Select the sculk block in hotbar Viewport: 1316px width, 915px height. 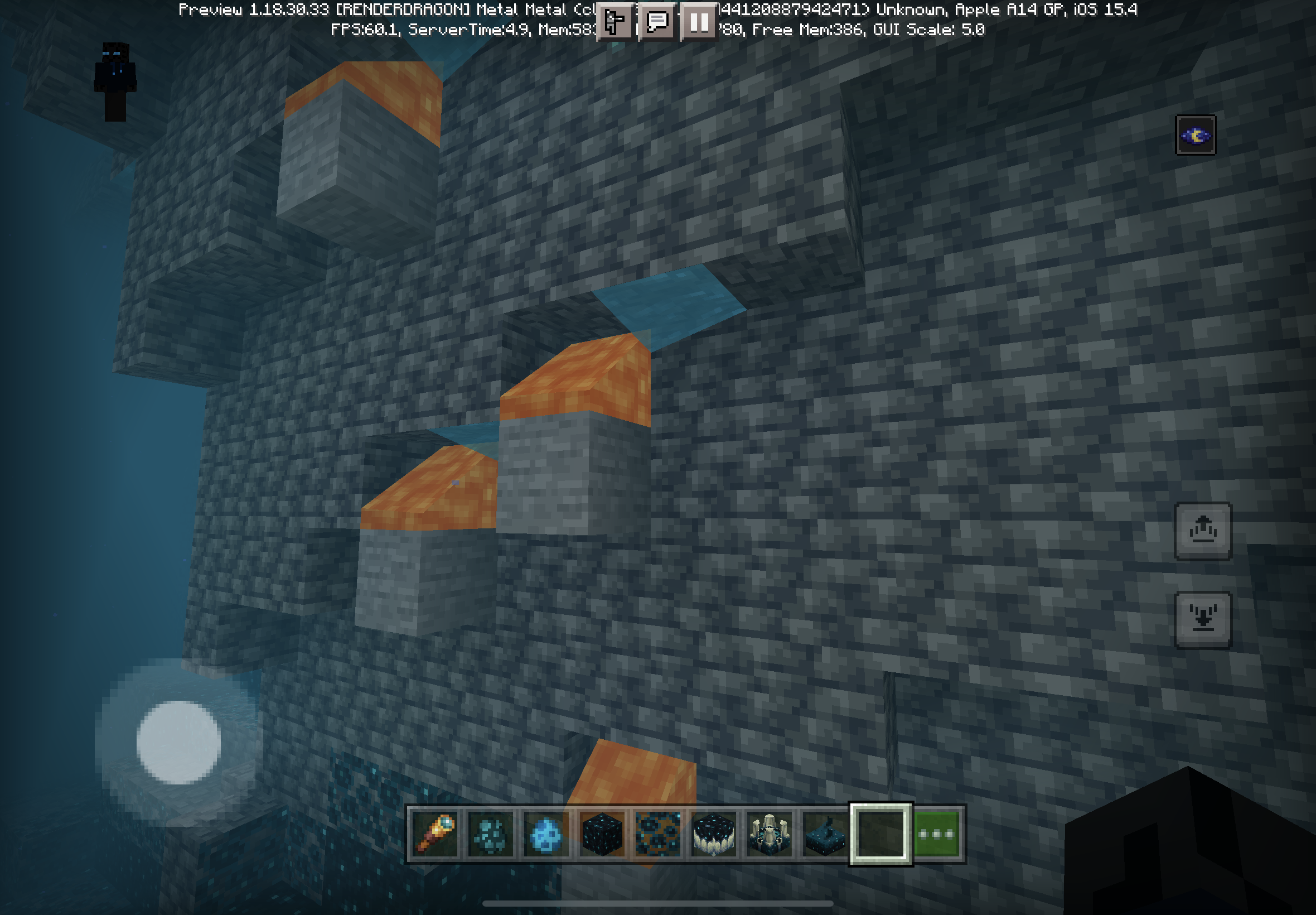pos(602,834)
